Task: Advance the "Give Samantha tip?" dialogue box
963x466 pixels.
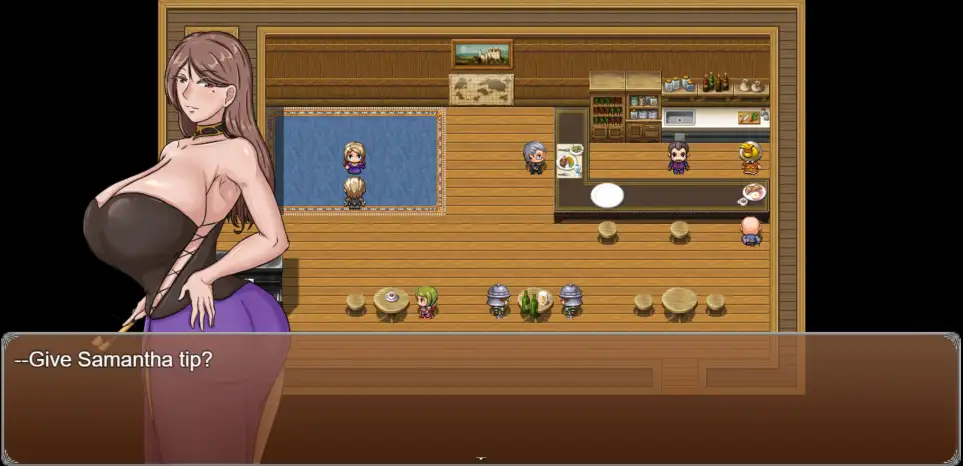Action: coord(480,398)
